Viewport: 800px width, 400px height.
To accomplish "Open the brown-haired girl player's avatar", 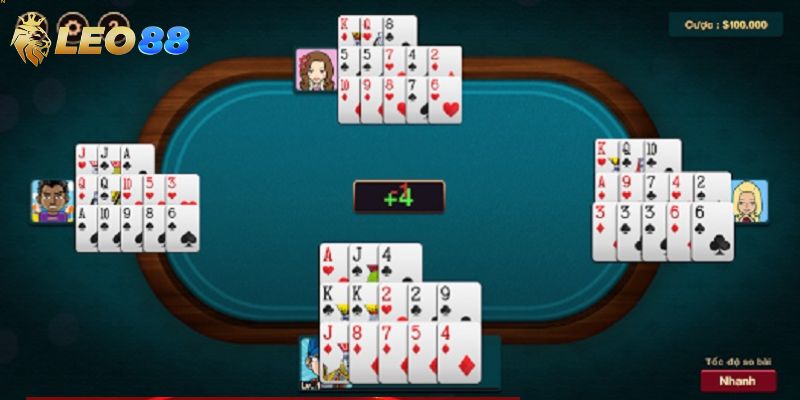I will point(316,70).
